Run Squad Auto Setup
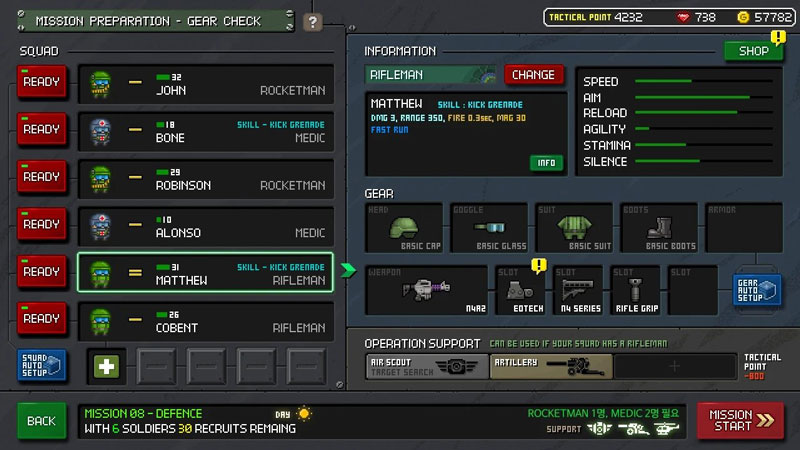 coord(43,366)
